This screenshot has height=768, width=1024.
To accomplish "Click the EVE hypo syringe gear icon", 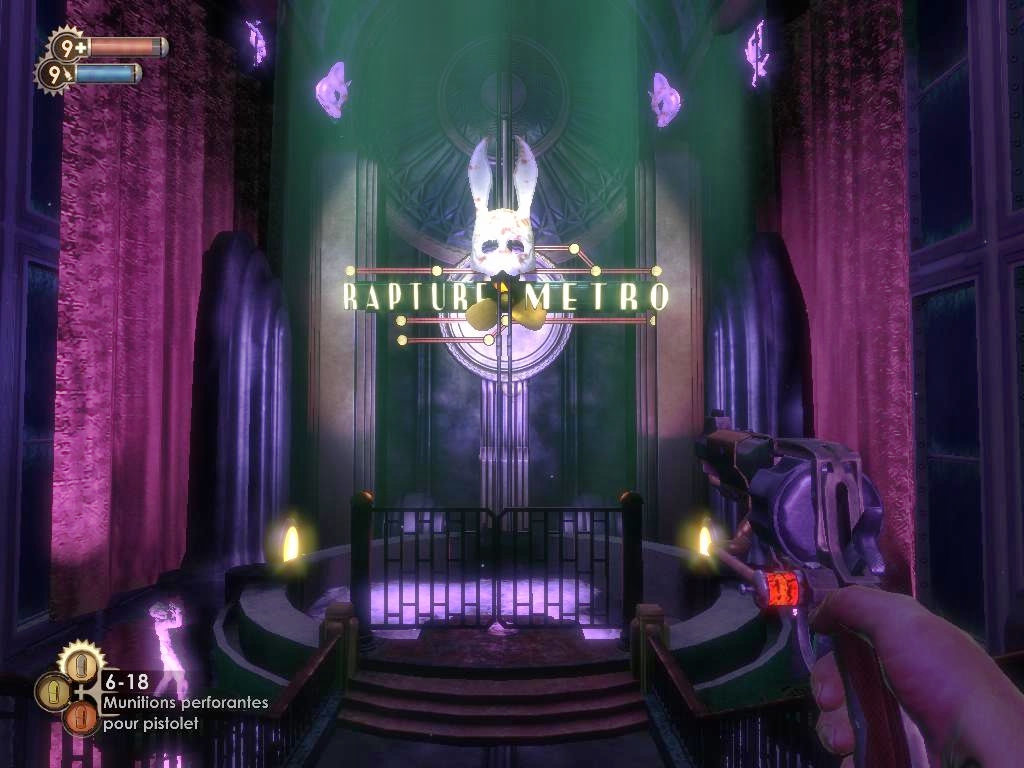I will (x=55, y=73).
